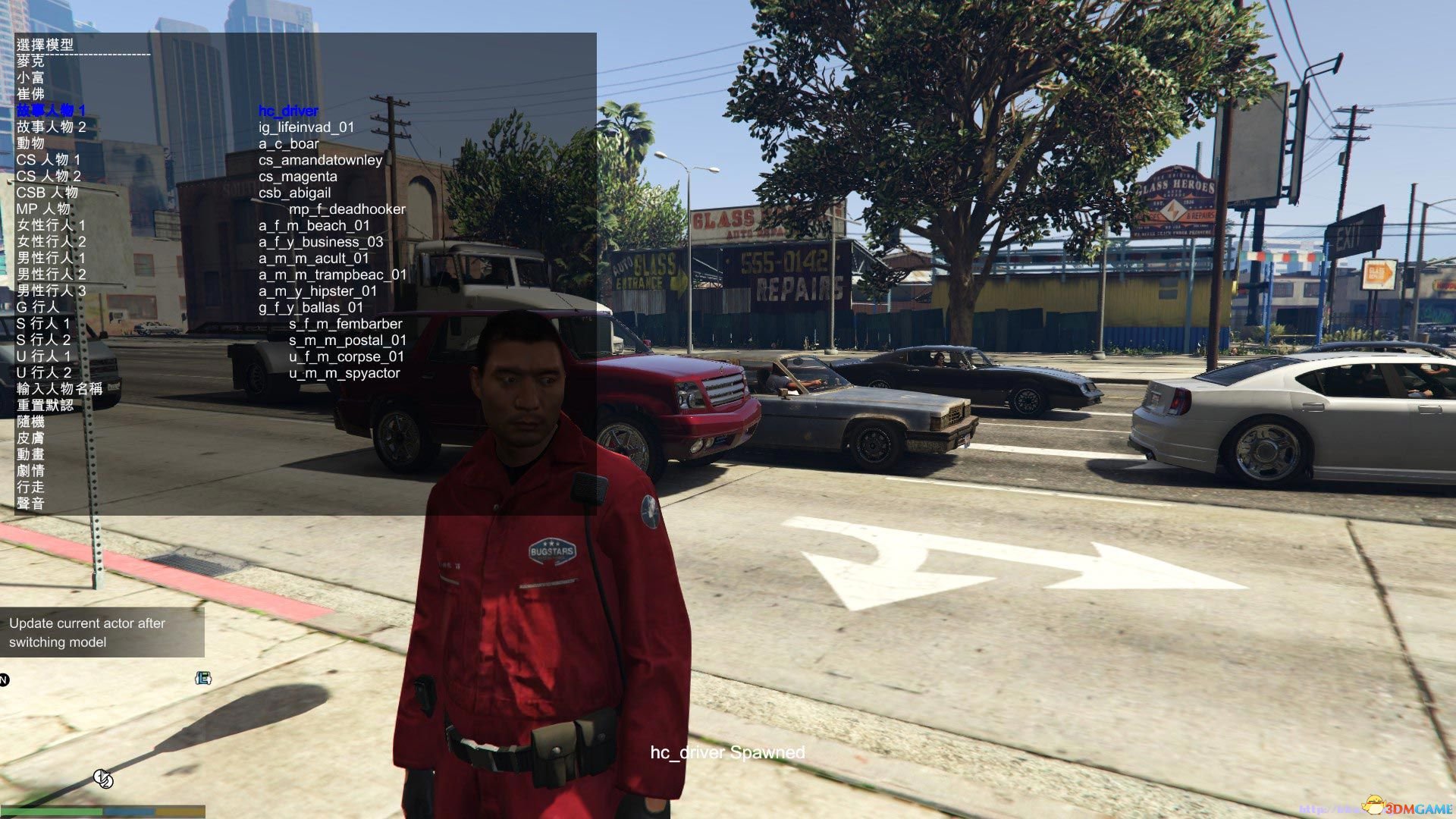
Task: Choose the 男性行人 3 category
Action: coord(51,291)
